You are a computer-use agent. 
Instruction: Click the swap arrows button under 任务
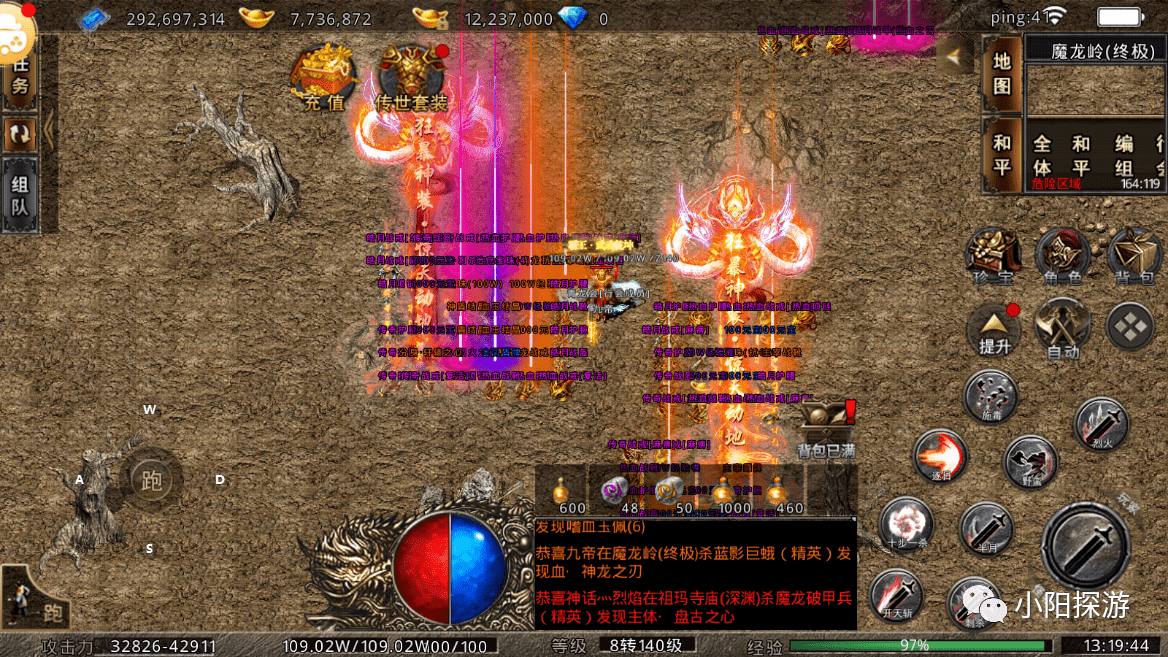coord(19,133)
